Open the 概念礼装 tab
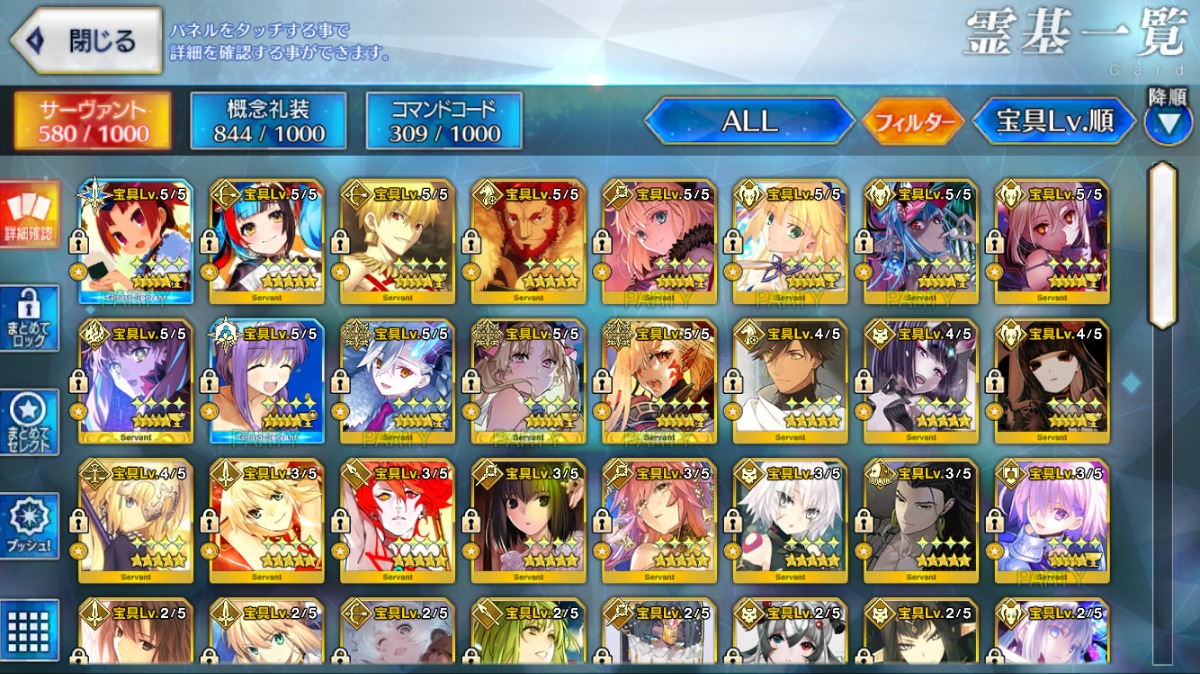The height and width of the screenshot is (674, 1200). (x=269, y=121)
